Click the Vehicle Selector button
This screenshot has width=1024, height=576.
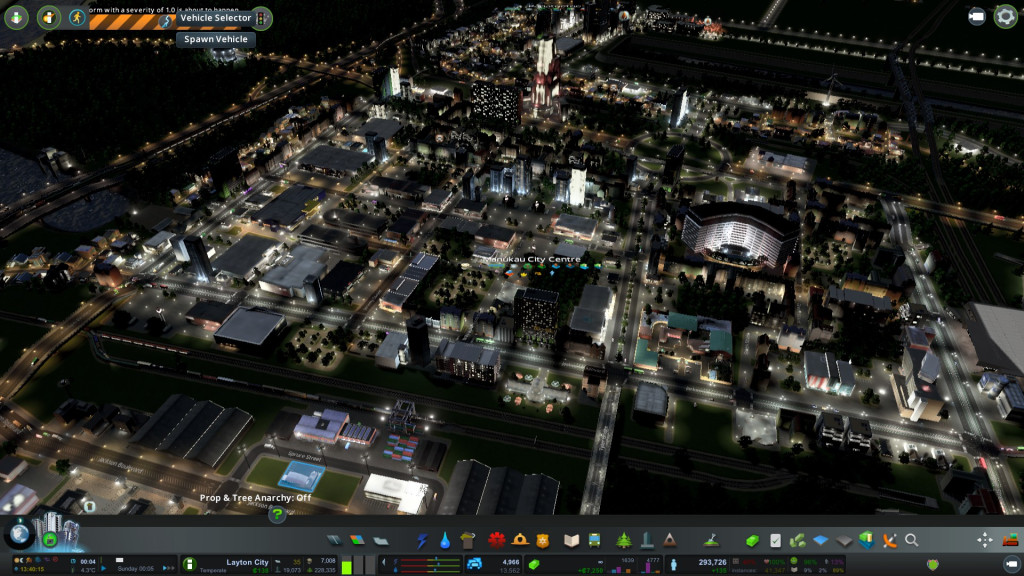pyautogui.click(x=215, y=18)
